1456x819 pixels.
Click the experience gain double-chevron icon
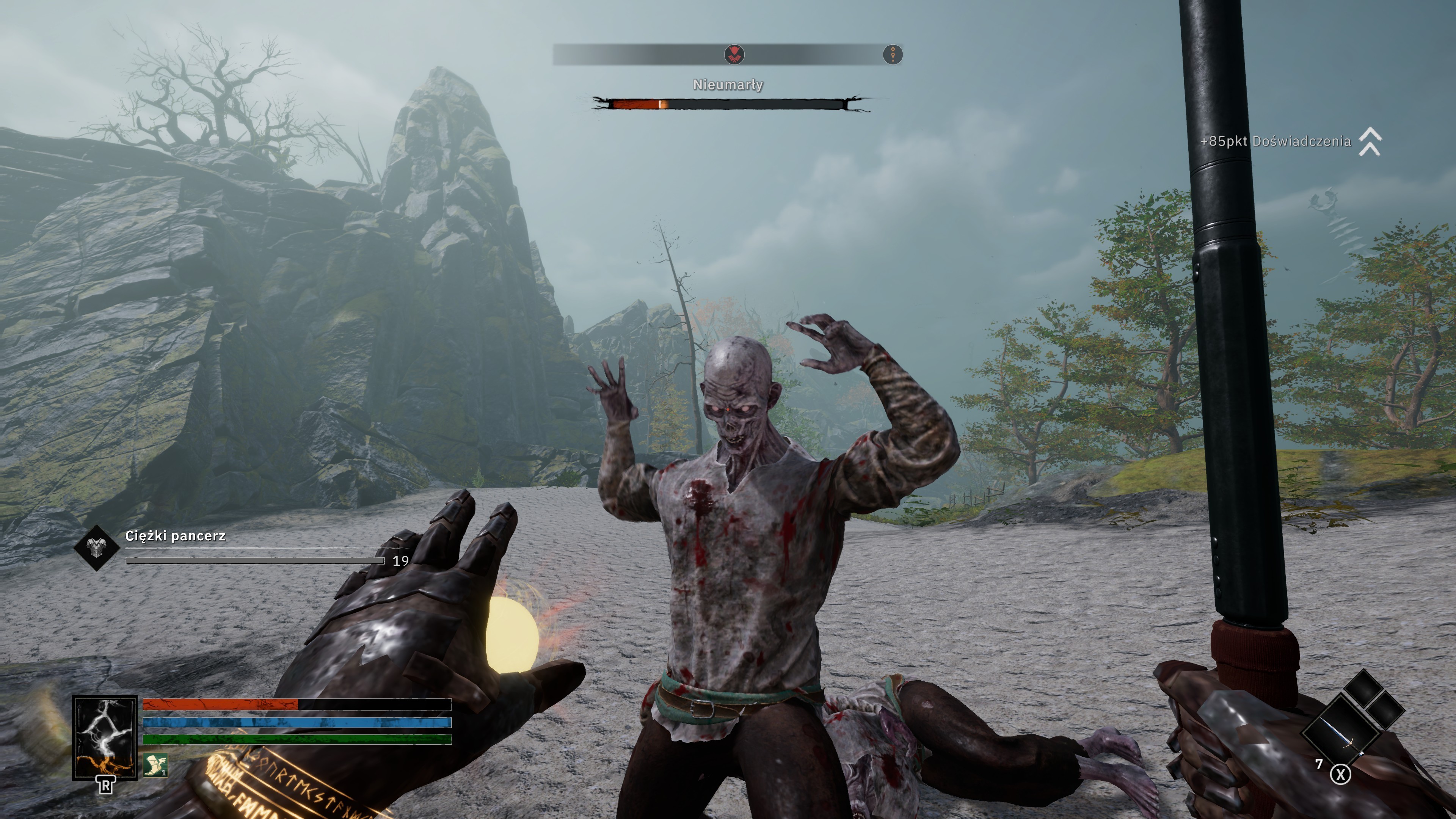[1370, 141]
